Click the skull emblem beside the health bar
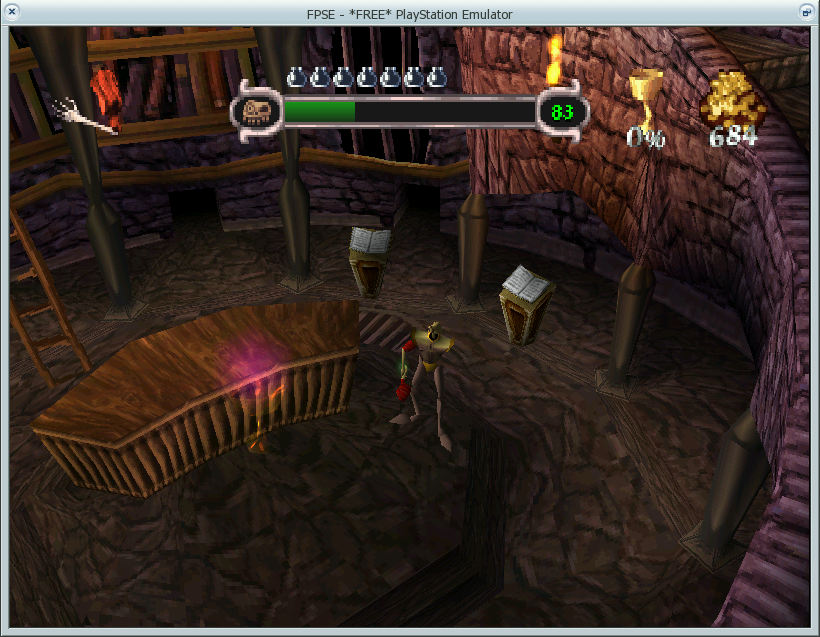Screen dimensions: 820x637 [x=258, y=111]
